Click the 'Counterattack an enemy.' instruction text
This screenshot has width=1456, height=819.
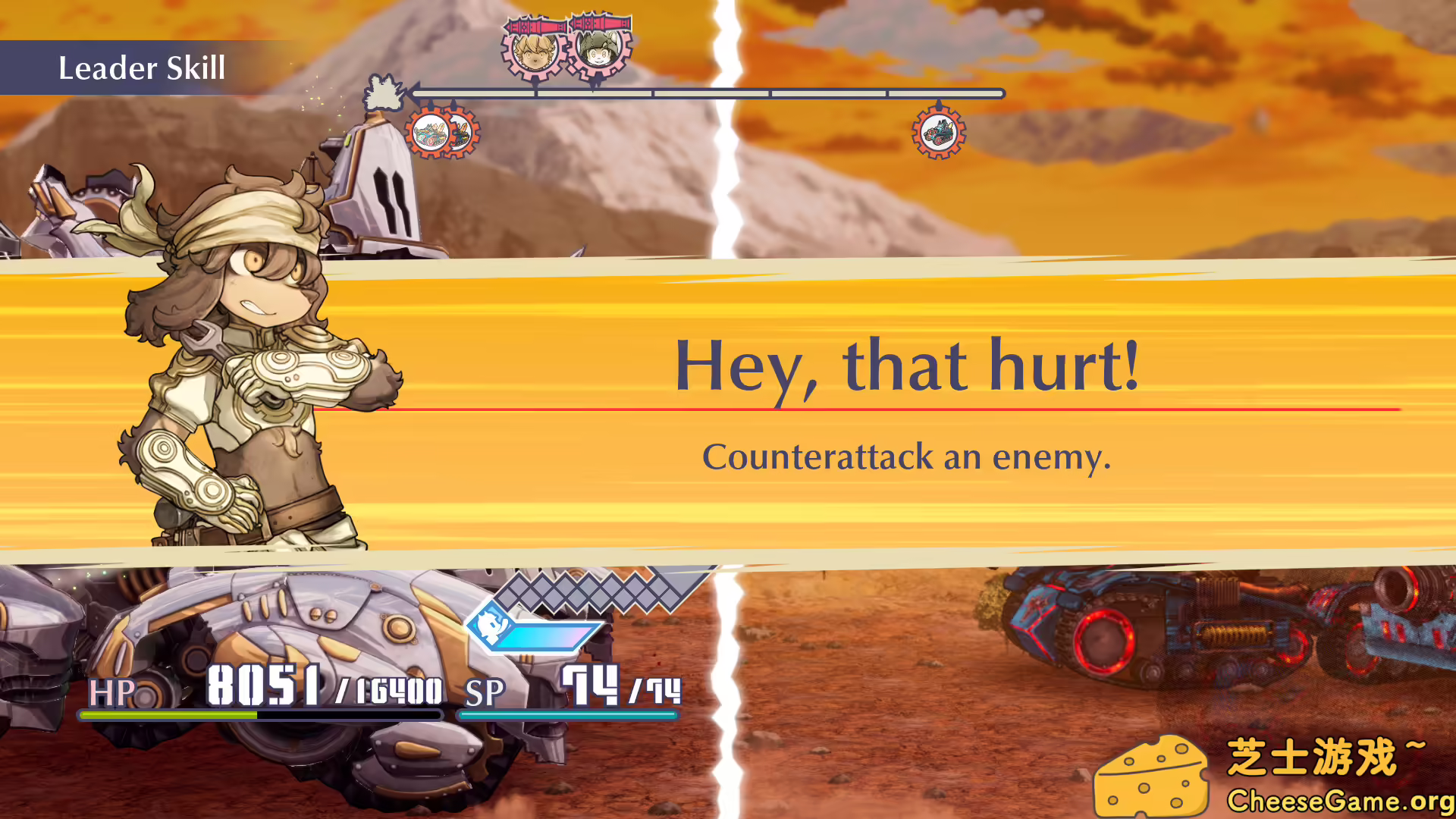[x=907, y=456]
